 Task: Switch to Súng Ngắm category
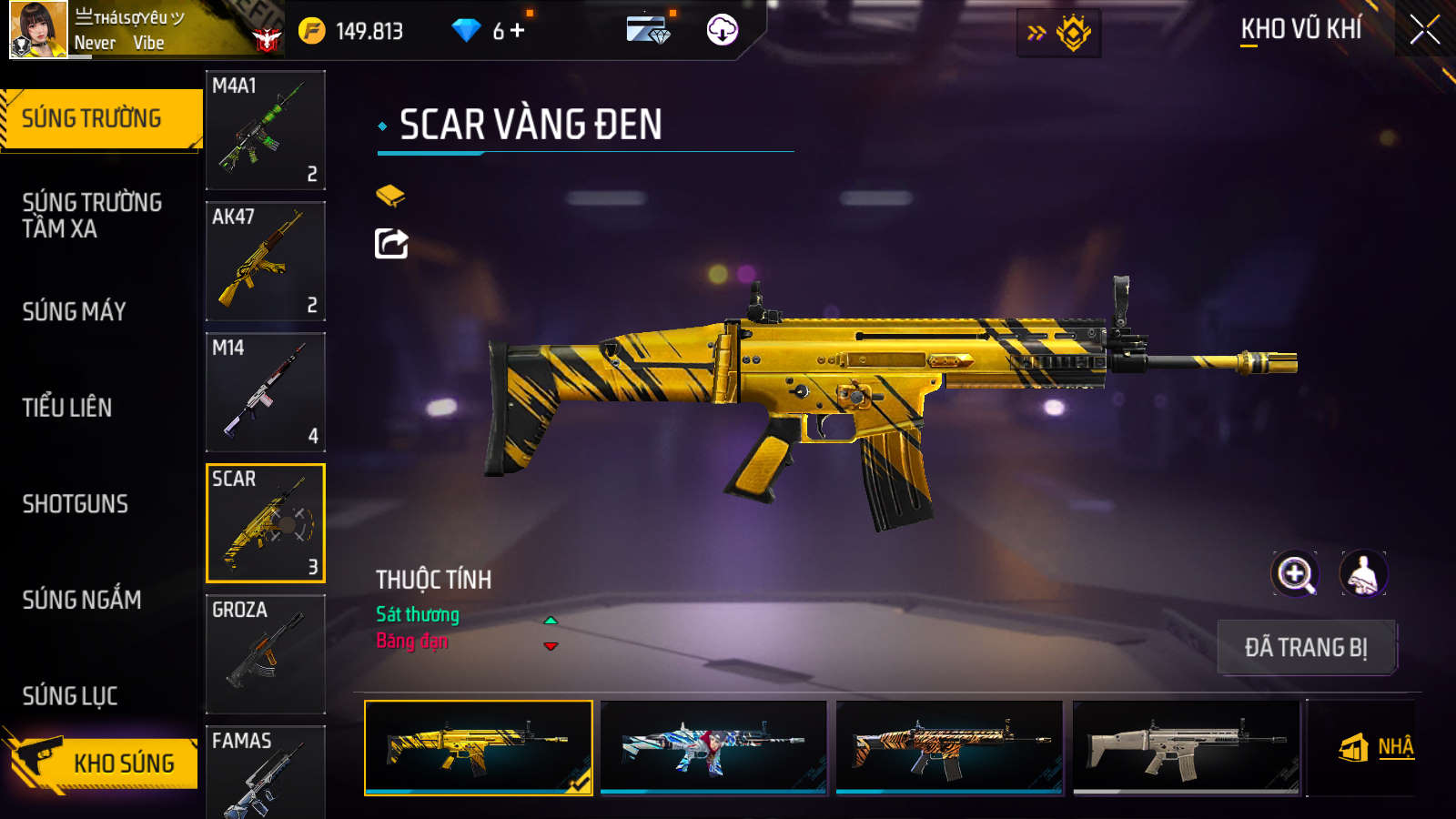coord(82,600)
